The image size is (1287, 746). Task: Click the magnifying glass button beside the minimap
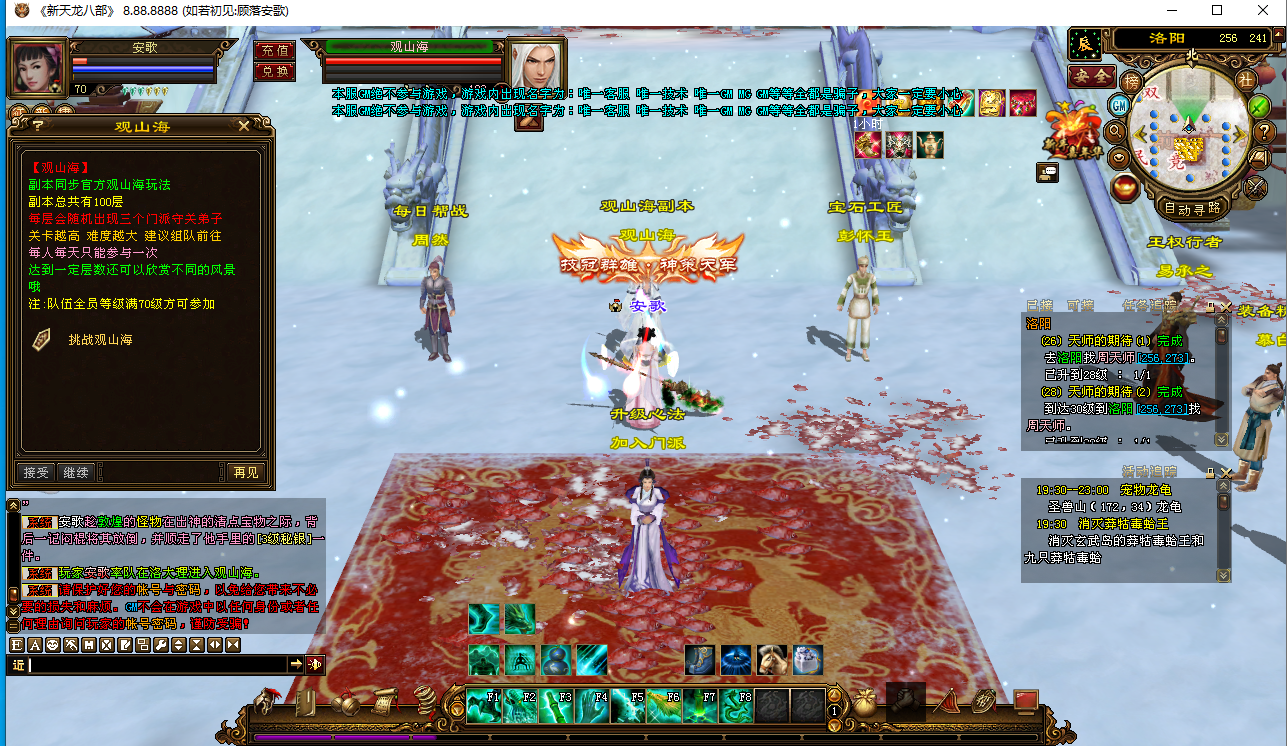(x=1116, y=131)
